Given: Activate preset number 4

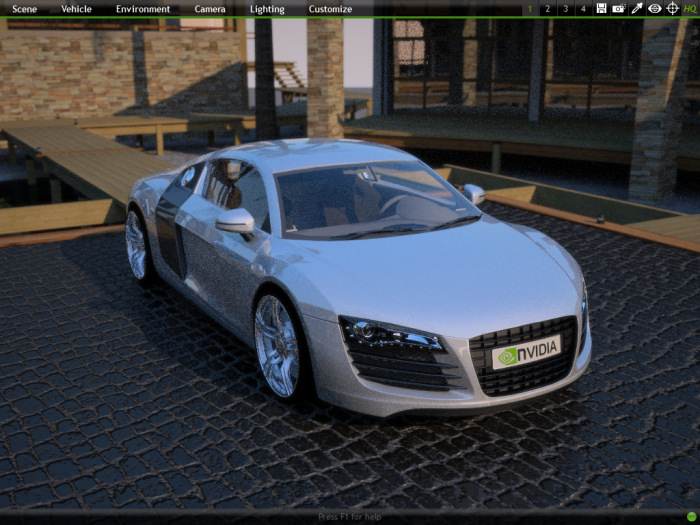Looking at the screenshot, I should [x=583, y=9].
